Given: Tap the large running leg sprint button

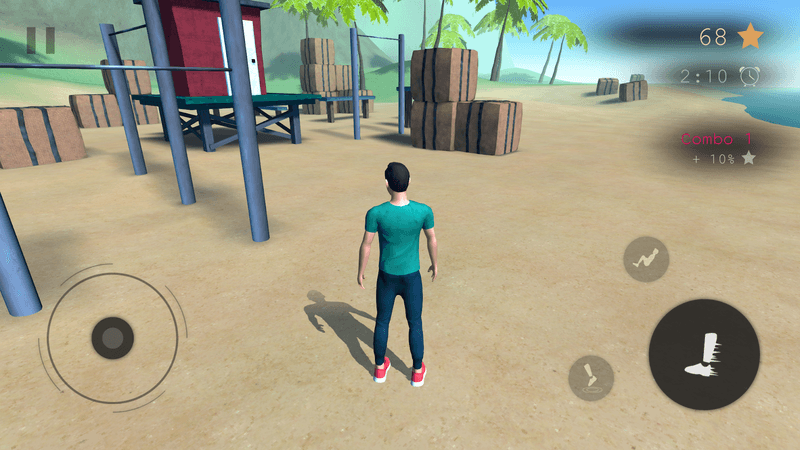Looking at the screenshot, I should pos(704,354).
